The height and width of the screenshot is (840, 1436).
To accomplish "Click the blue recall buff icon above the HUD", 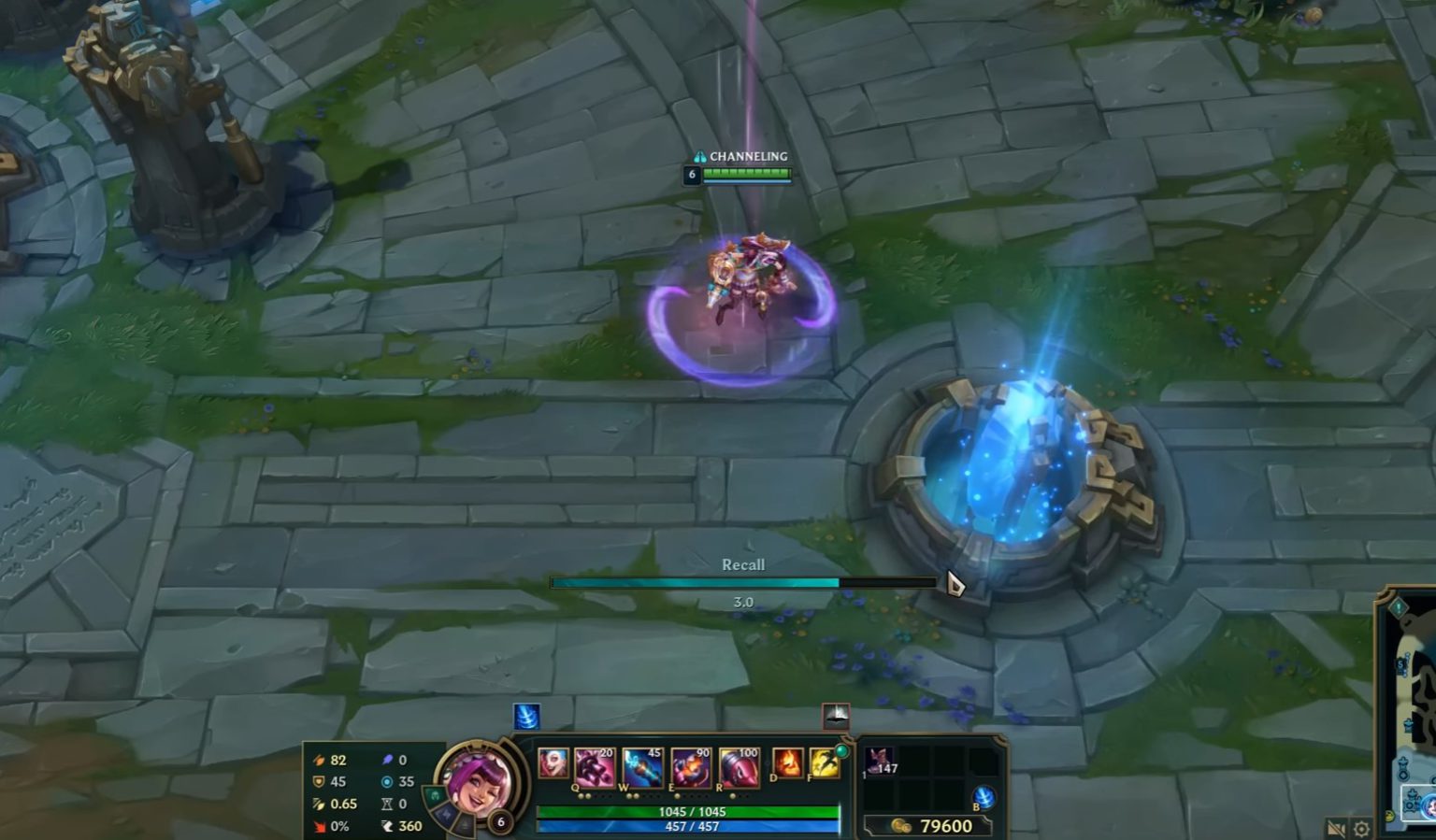I will click(x=525, y=717).
